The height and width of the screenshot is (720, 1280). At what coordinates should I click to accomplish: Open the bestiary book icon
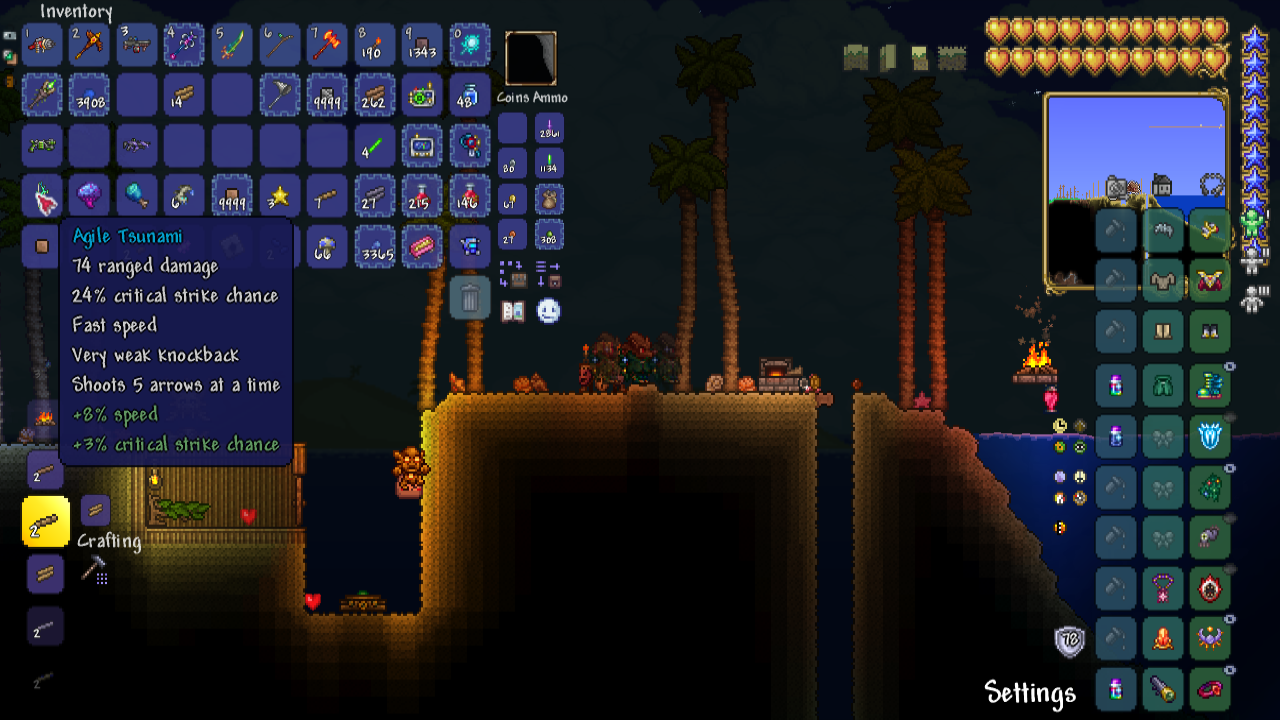(x=513, y=311)
